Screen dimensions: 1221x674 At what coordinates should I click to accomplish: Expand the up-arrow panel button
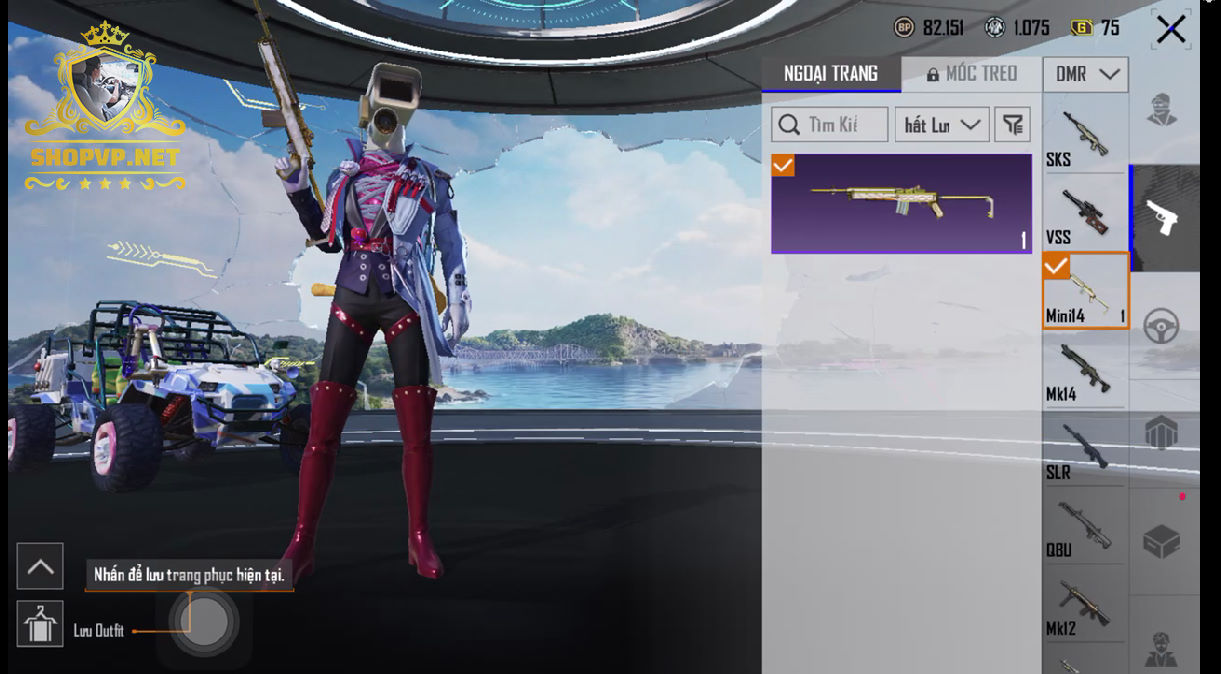[x=40, y=567]
